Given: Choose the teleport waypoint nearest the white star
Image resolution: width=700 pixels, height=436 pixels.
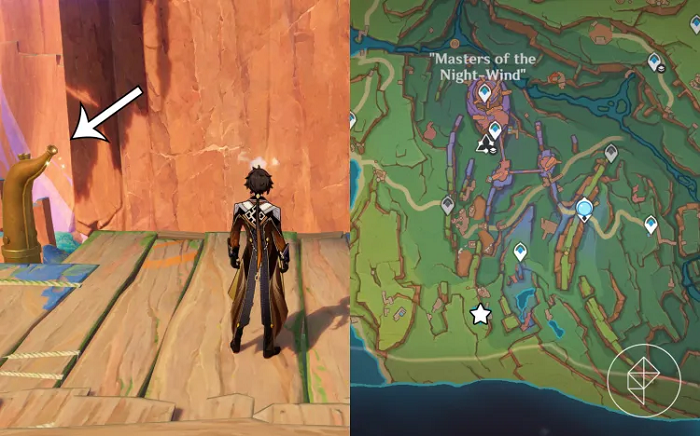Looking at the screenshot, I should click(x=520, y=252).
